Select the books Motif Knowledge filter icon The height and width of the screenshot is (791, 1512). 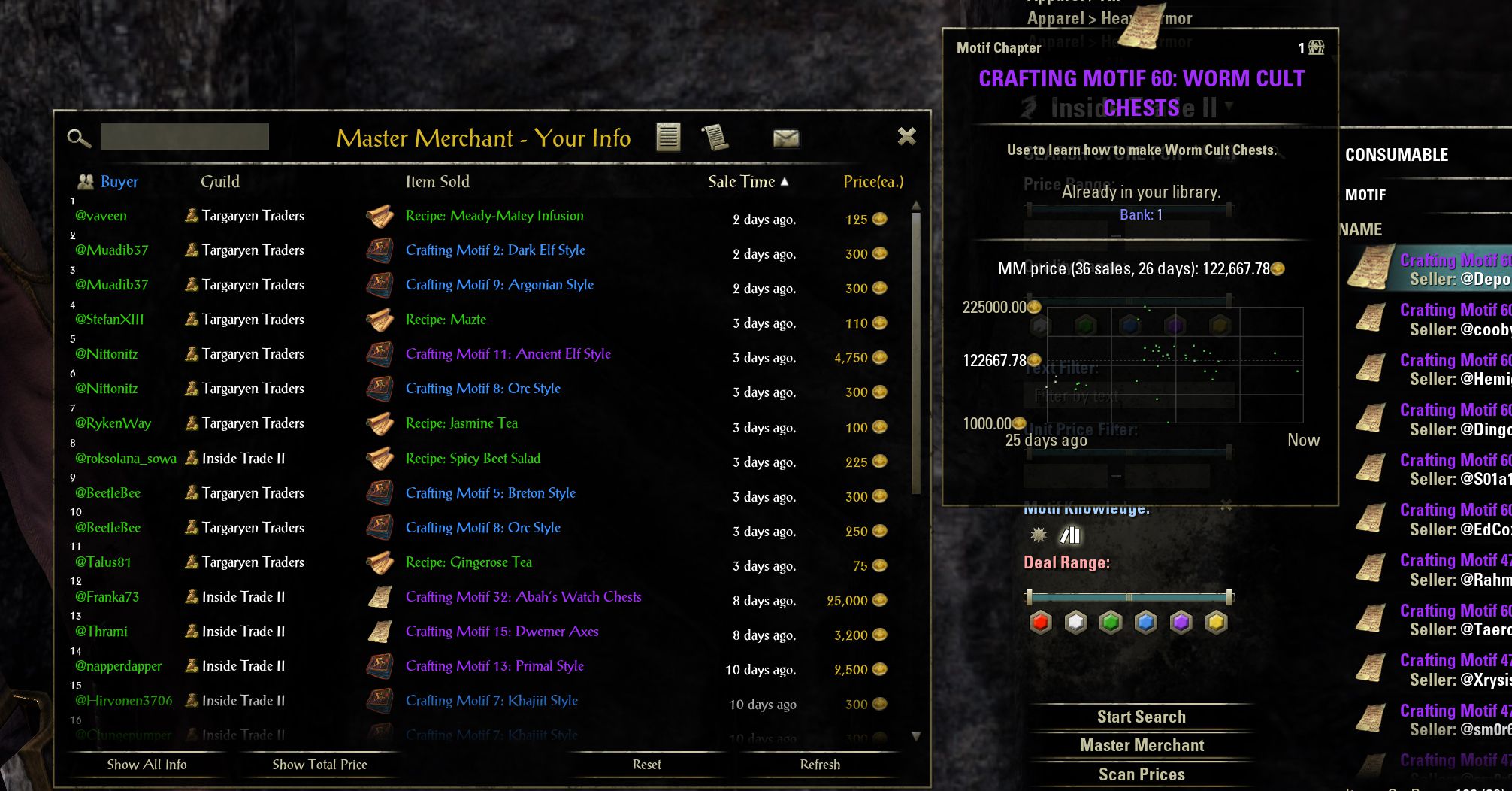(1071, 535)
